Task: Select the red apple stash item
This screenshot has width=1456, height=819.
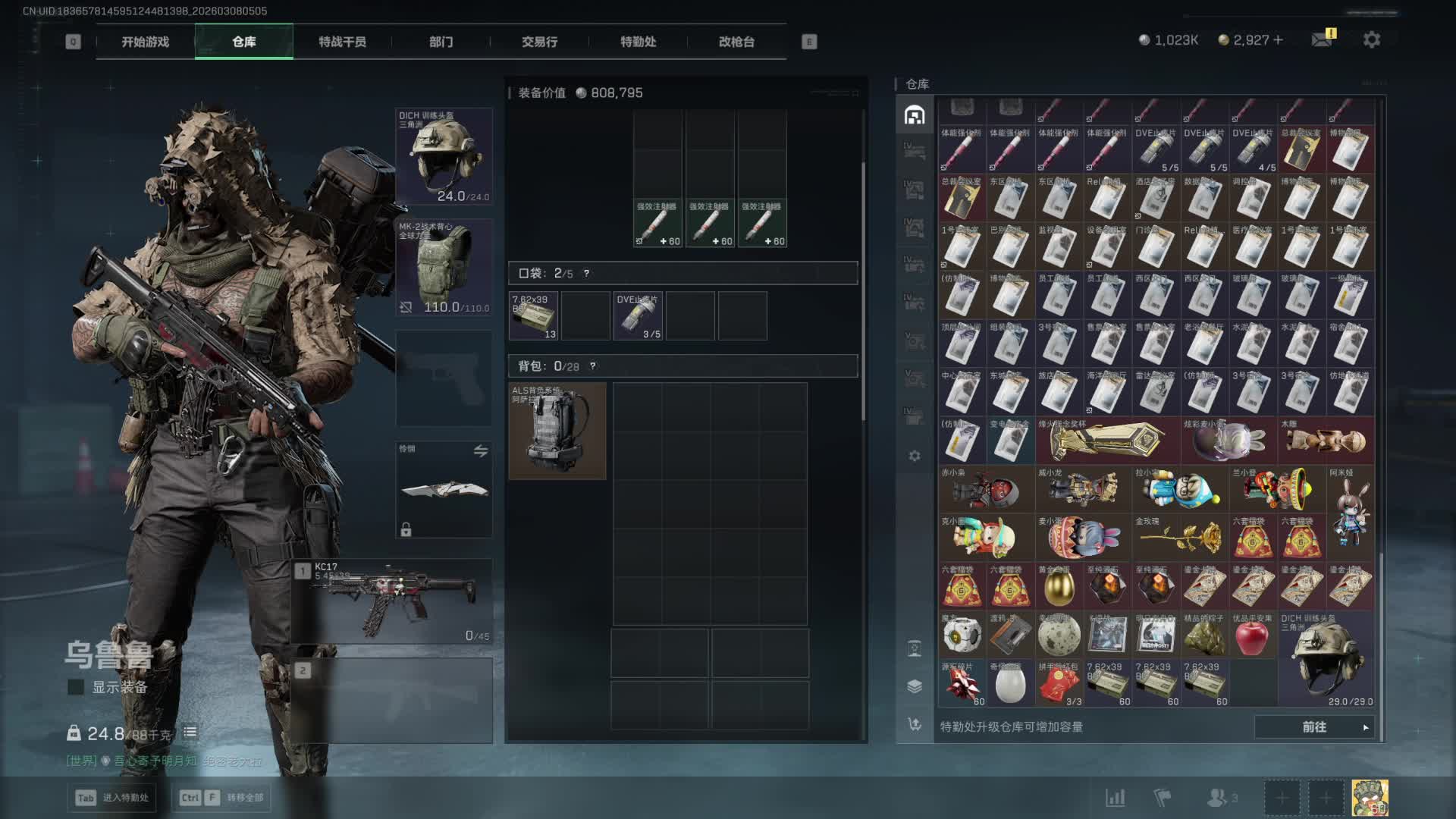Action: click(x=1252, y=635)
